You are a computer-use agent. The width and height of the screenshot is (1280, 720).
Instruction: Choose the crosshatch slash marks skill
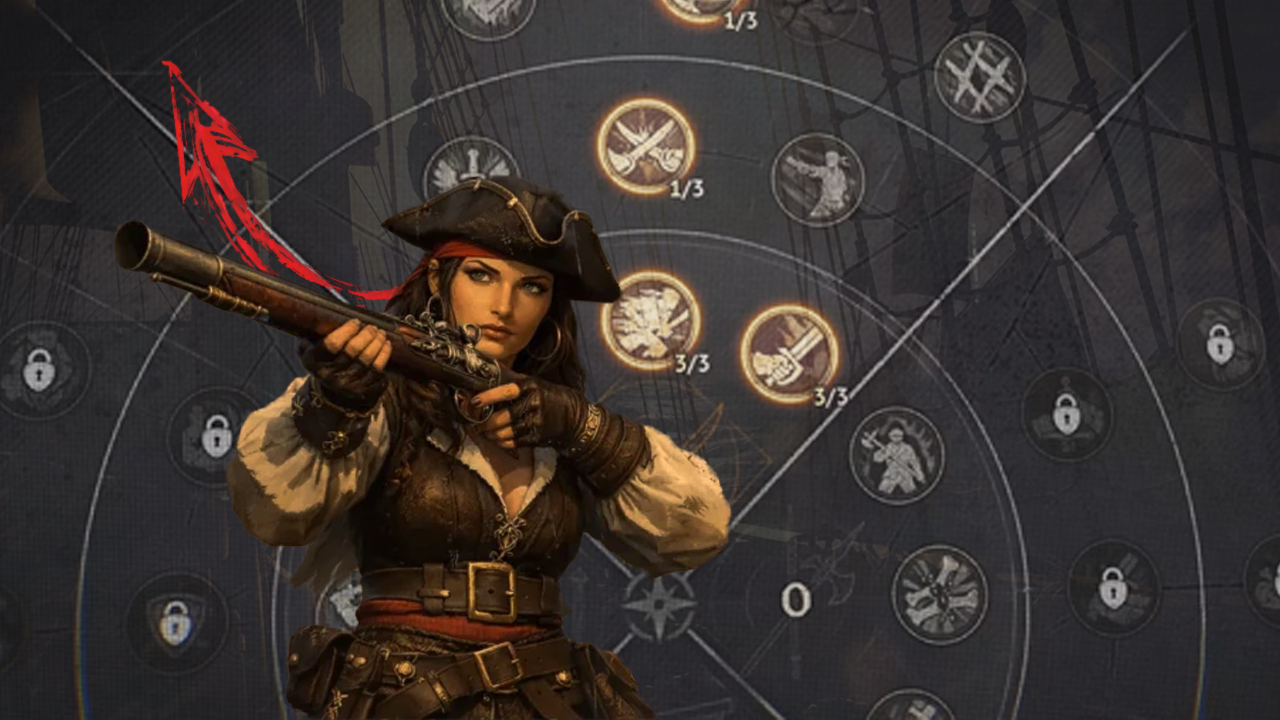pos(979,77)
